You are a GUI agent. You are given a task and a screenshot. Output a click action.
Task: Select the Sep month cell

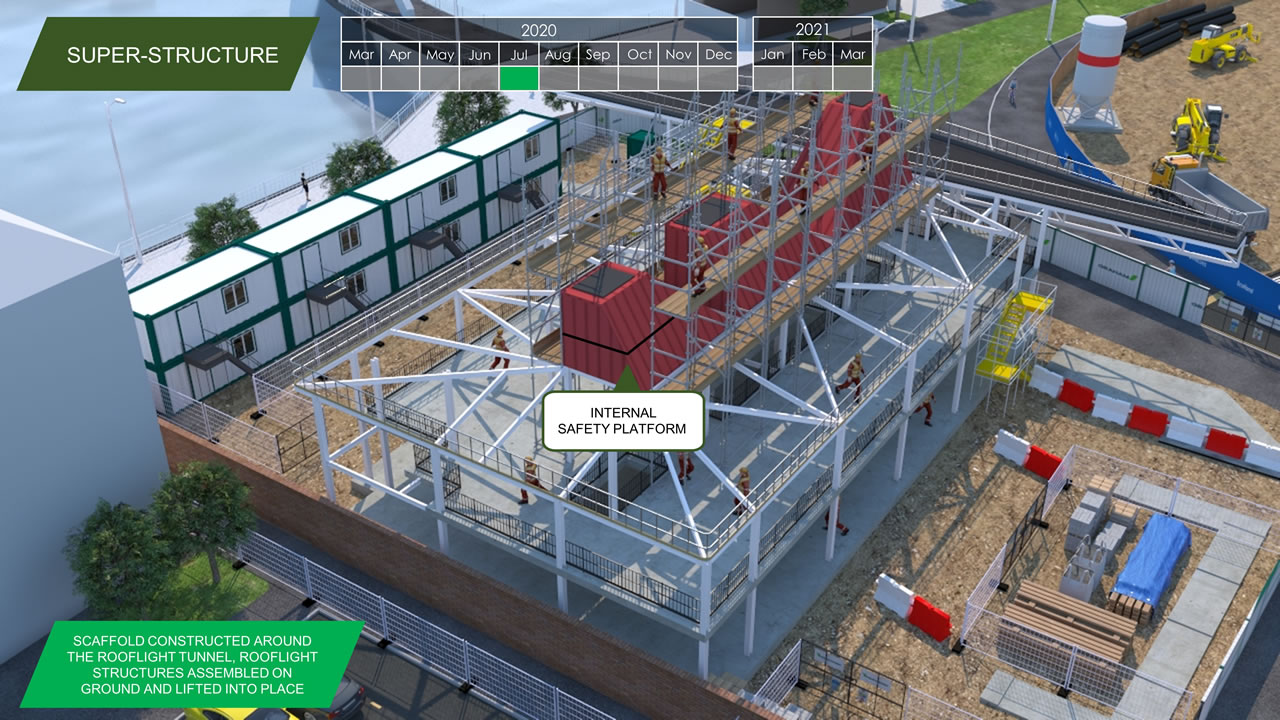(x=598, y=55)
